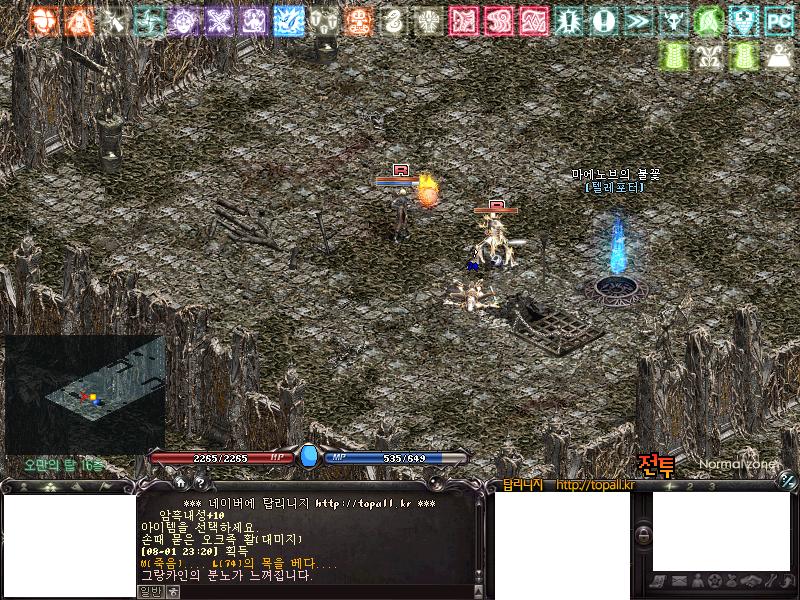Open the minimap in the lower left

coord(85,395)
